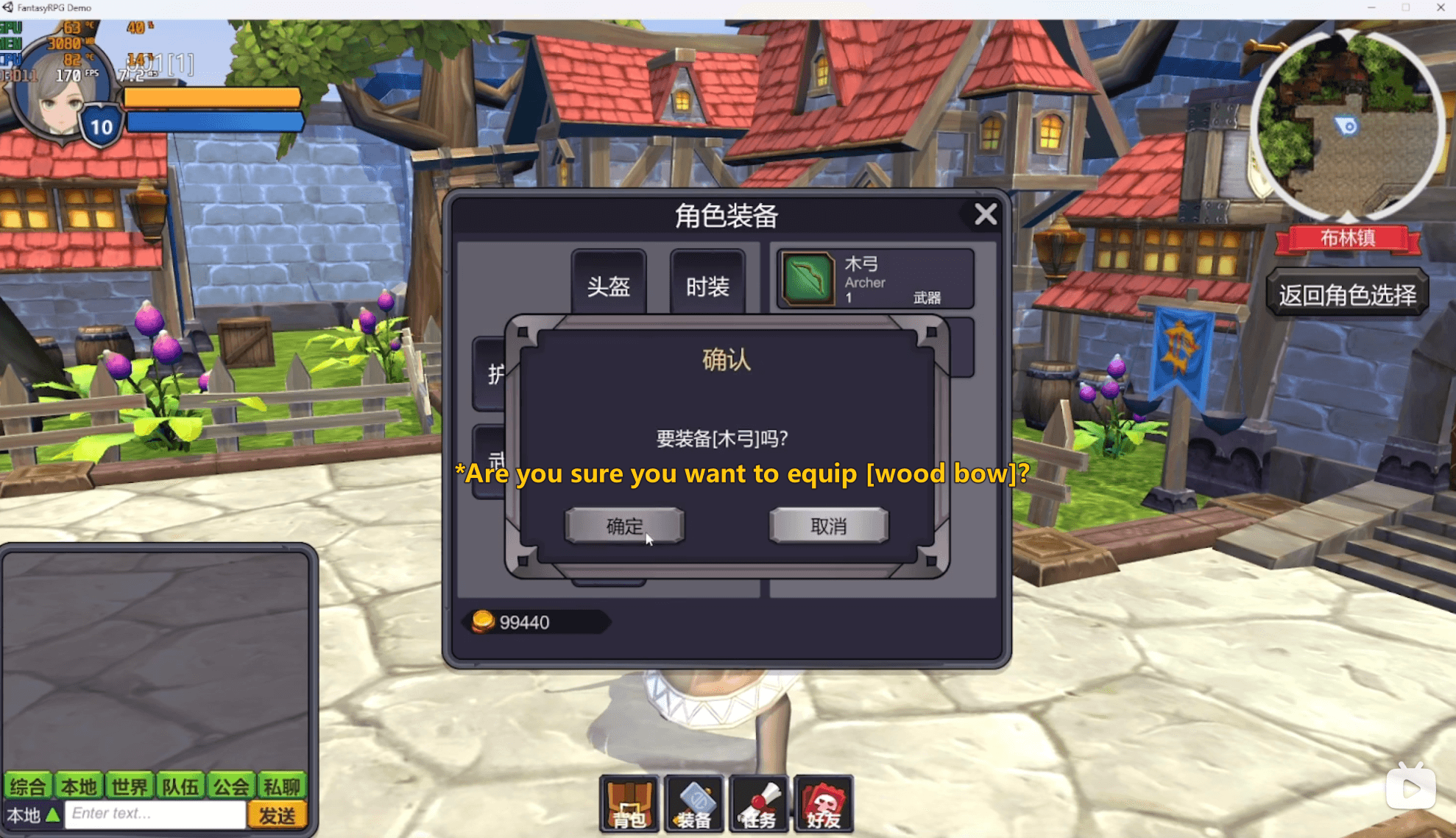Switch to the 综合 chat tab
The height and width of the screenshot is (838, 1456).
tap(28, 786)
